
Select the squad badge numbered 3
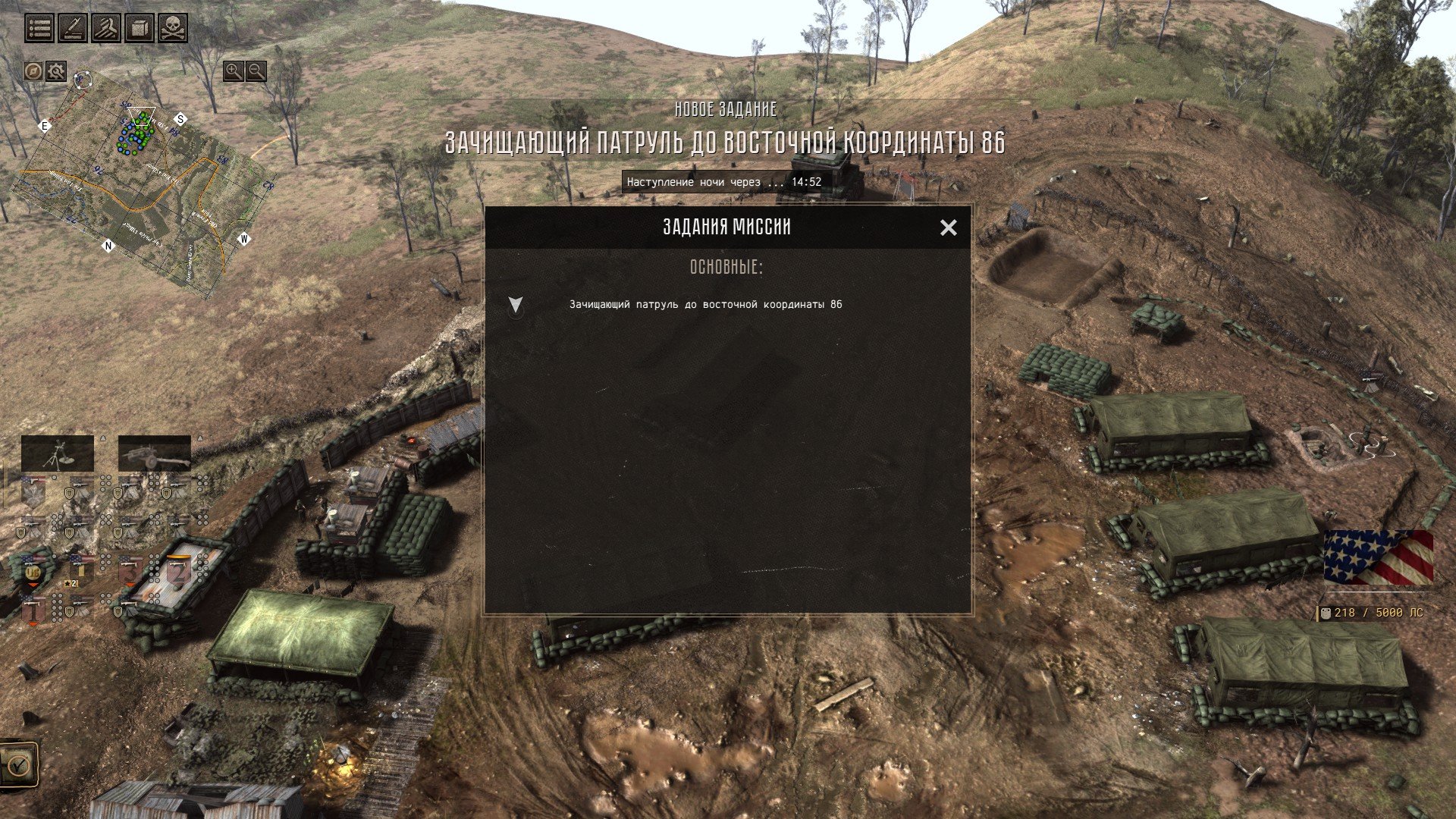coord(130,571)
